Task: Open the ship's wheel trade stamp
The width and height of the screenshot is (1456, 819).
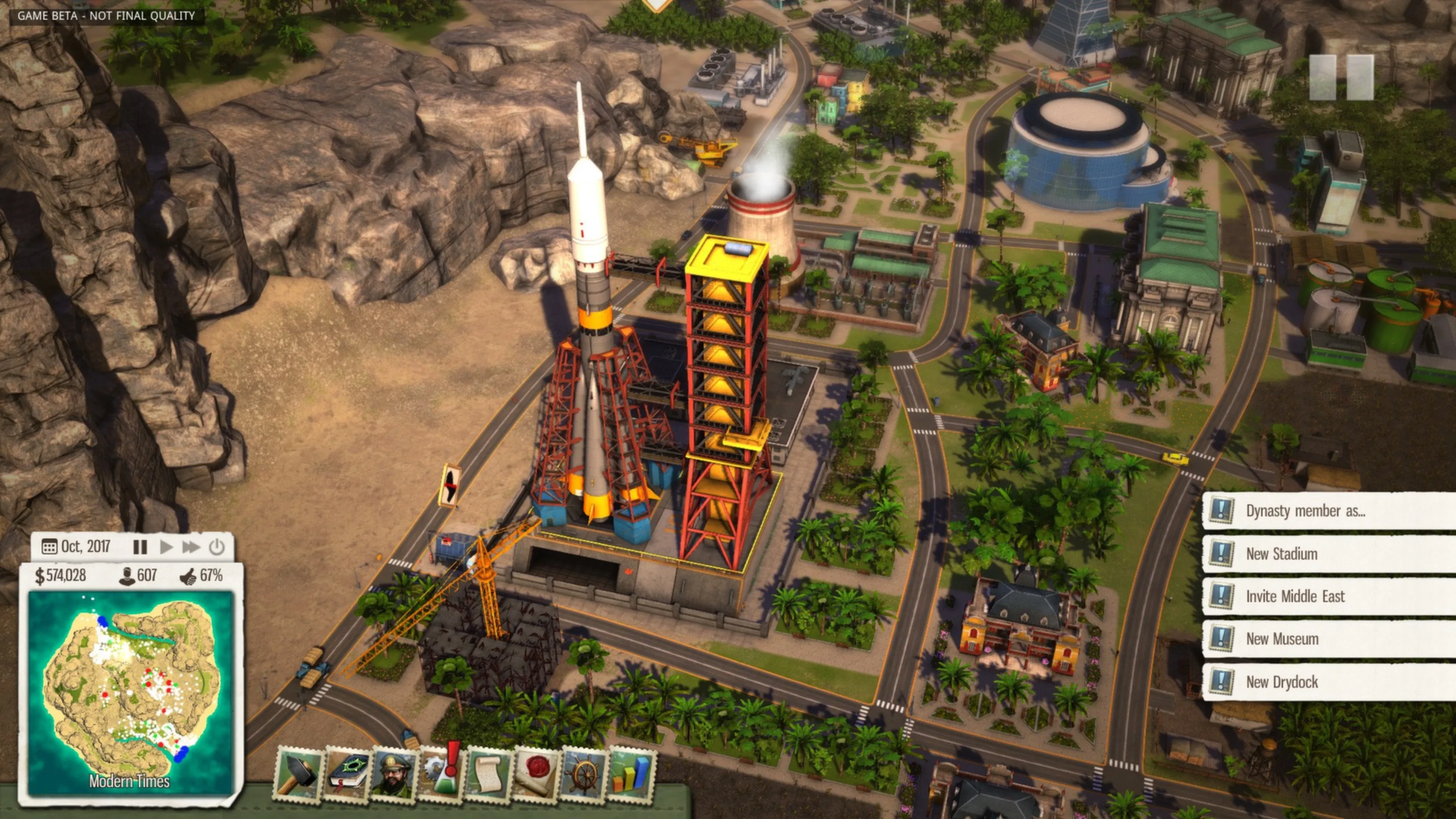Action: coord(584,774)
